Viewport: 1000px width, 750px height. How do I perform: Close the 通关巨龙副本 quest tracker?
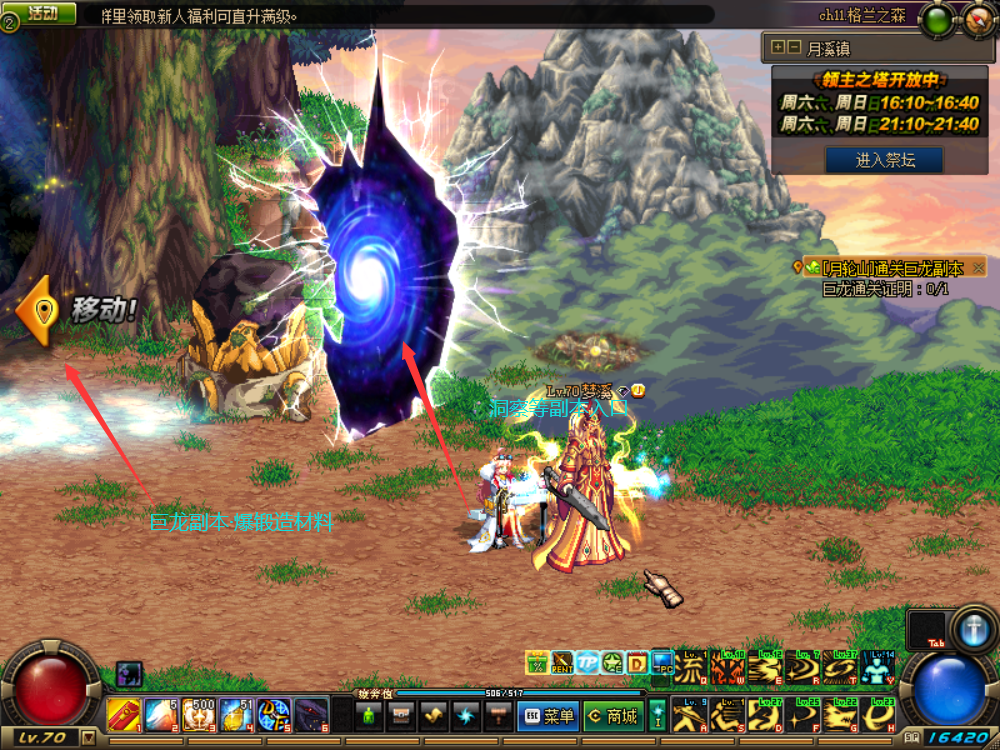[978, 268]
